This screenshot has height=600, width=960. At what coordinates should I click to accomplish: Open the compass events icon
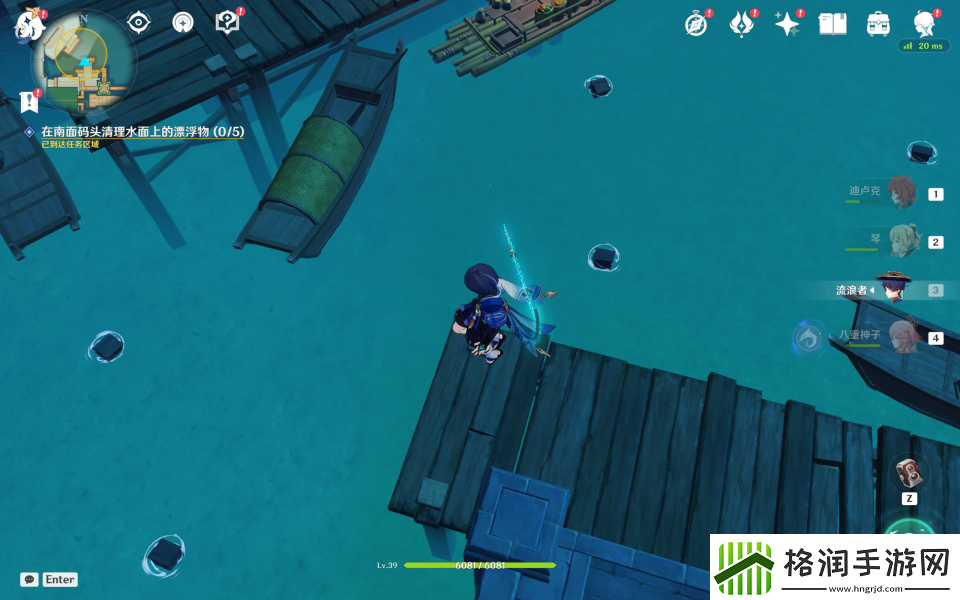[x=696, y=24]
